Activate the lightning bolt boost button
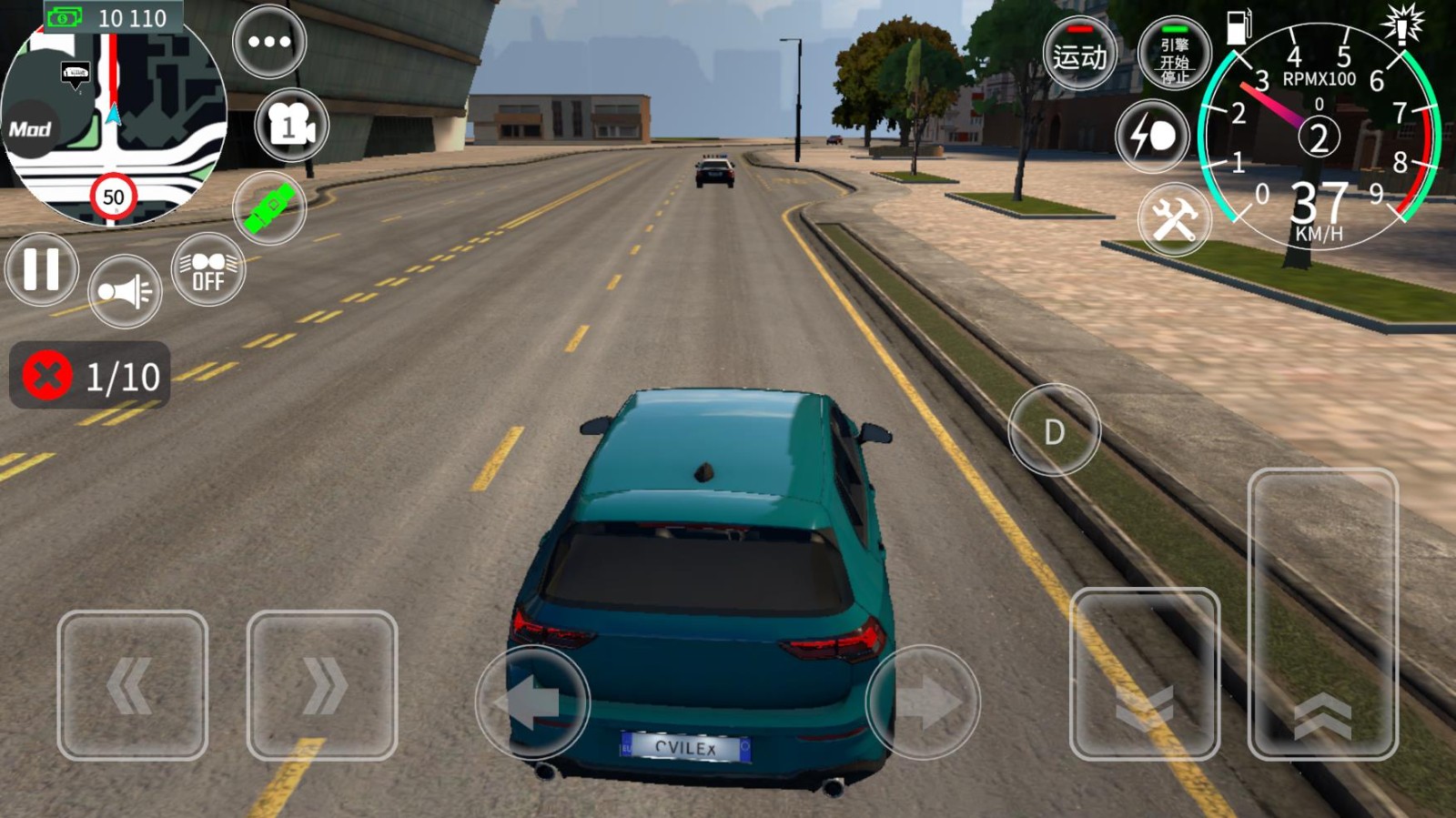The height and width of the screenshot is (818, 1456). coord(1153,136)
